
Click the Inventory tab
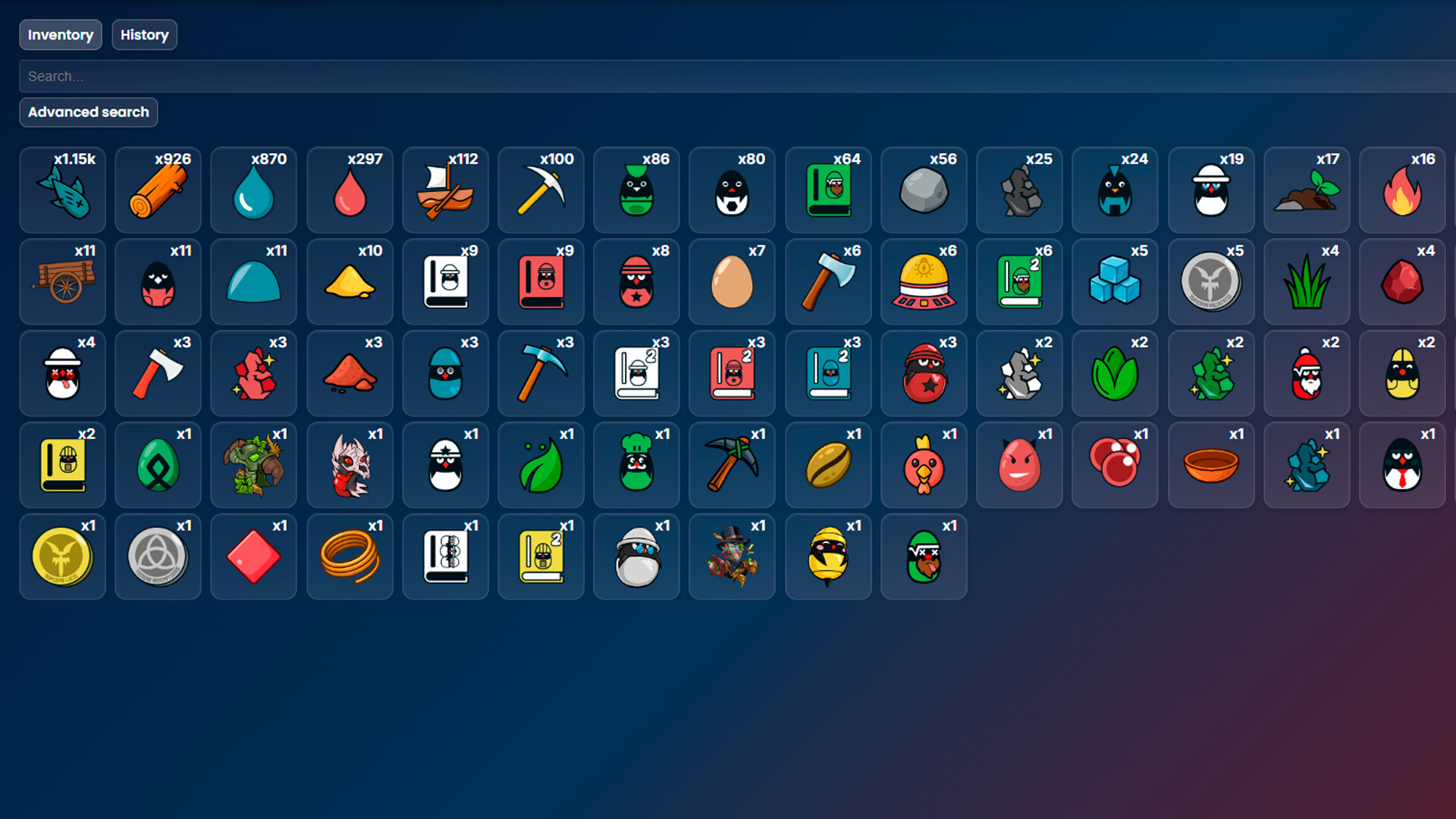60,34
